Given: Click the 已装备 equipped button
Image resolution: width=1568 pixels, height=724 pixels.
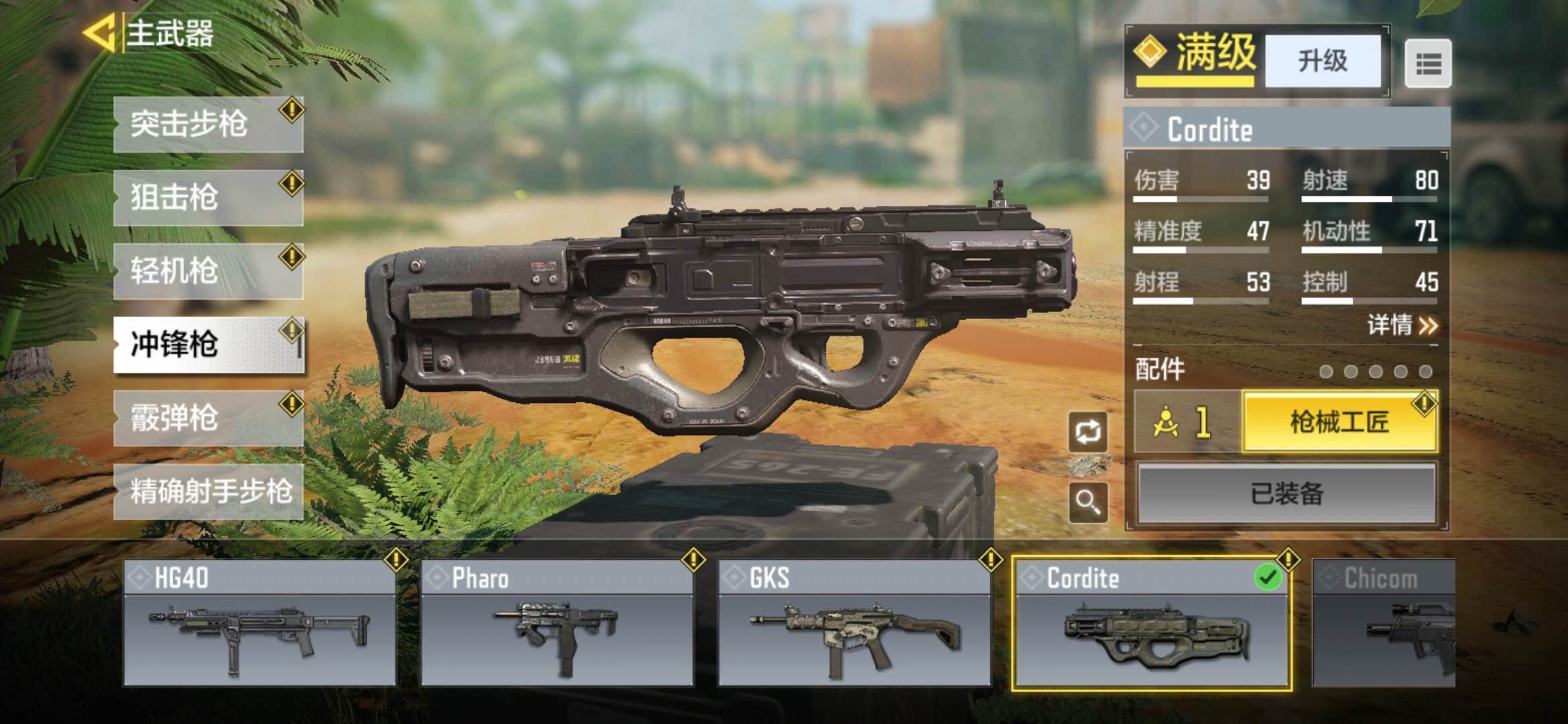Looking at the screenshot, I should coord(1286,494).
